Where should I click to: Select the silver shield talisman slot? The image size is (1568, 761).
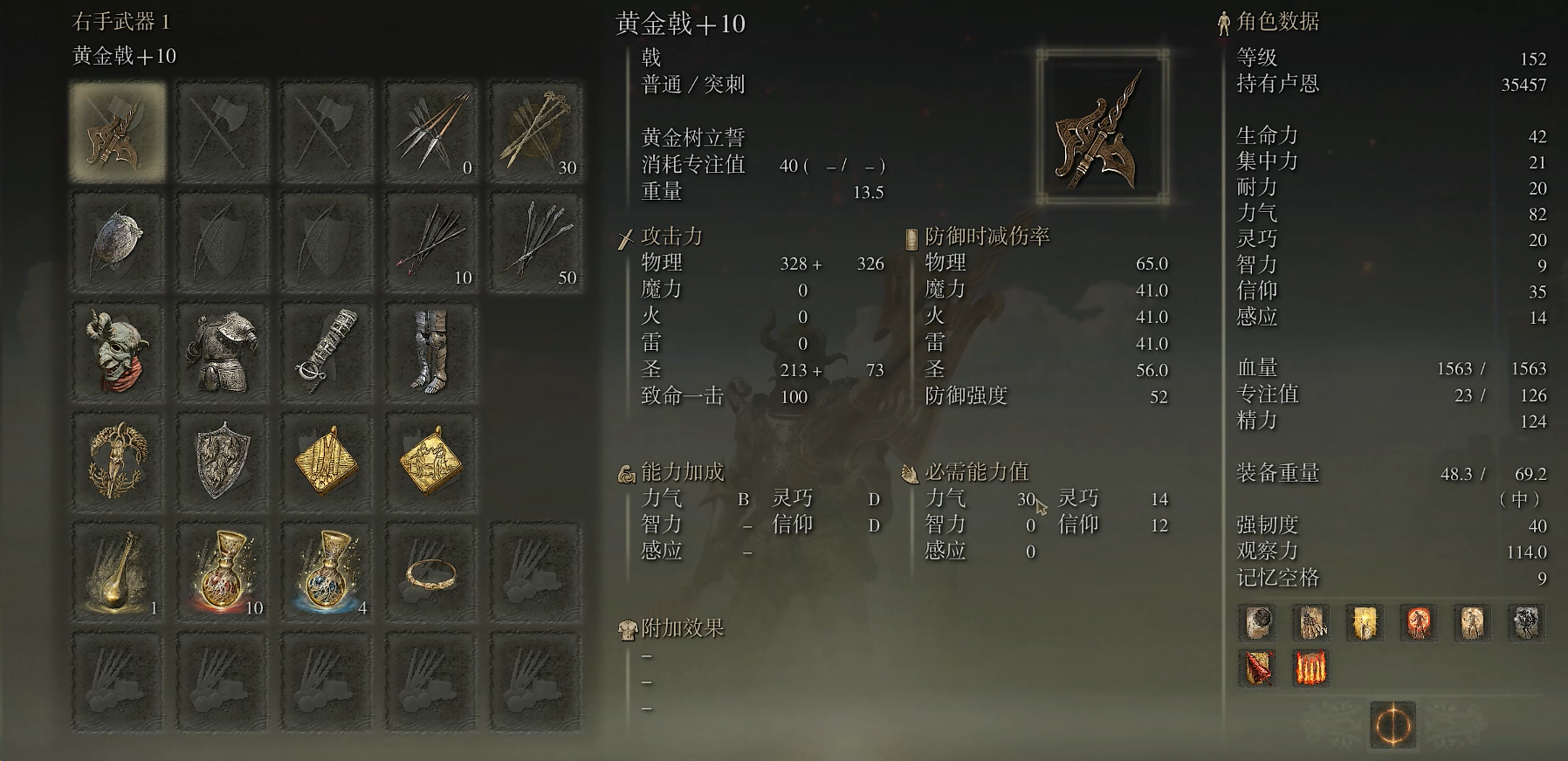223,458
